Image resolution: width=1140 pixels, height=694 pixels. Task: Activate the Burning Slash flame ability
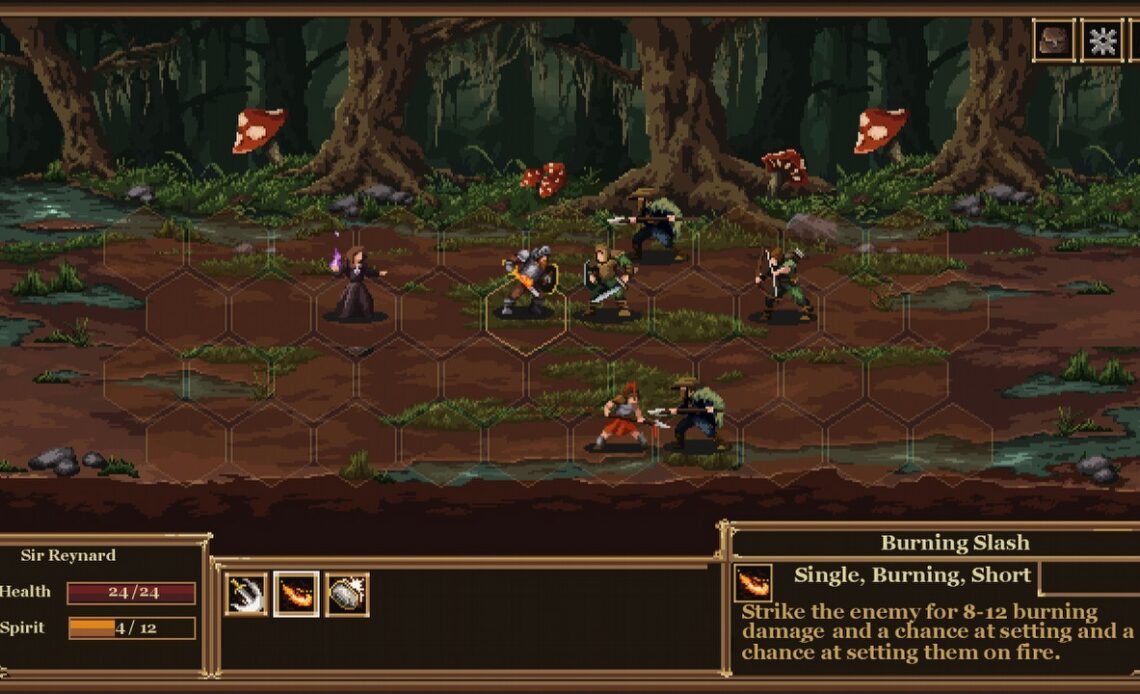[297, 594]
